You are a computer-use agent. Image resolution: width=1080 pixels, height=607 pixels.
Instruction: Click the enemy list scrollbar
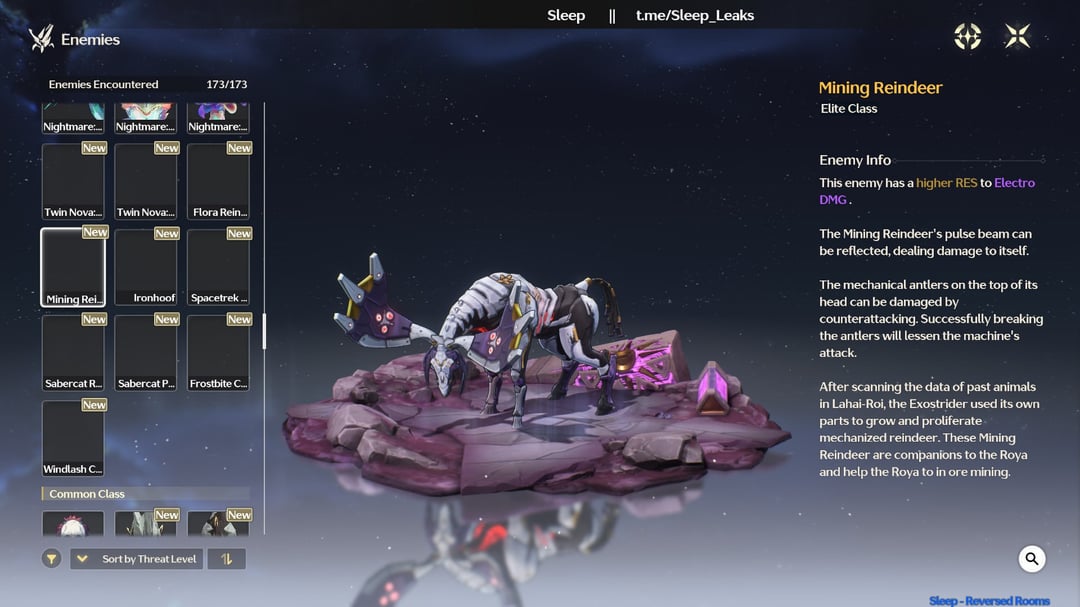click(x=264, y=331)
